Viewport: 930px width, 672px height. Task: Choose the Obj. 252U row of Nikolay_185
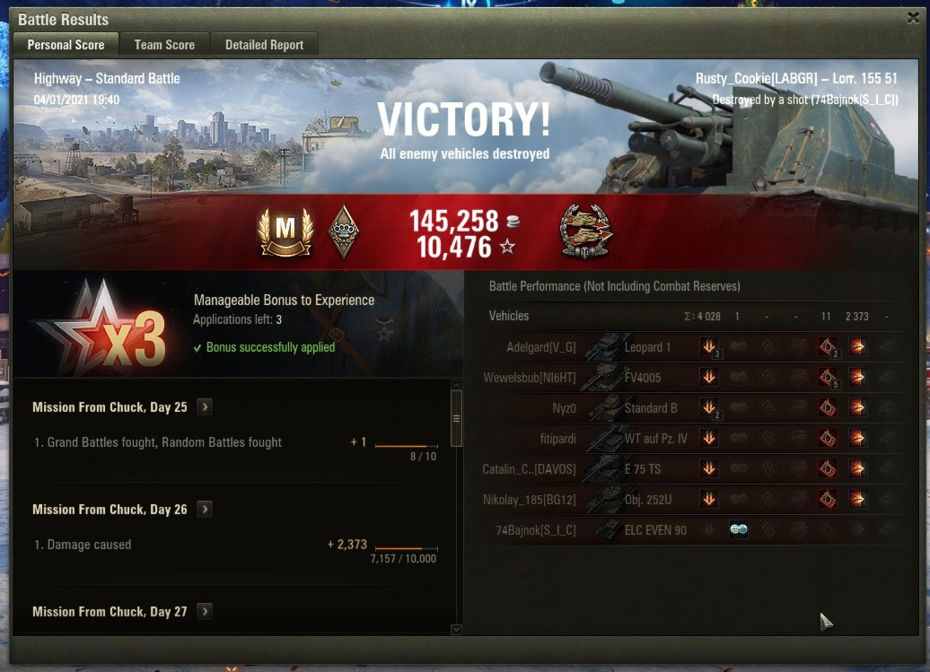click(x=660, y=499)
